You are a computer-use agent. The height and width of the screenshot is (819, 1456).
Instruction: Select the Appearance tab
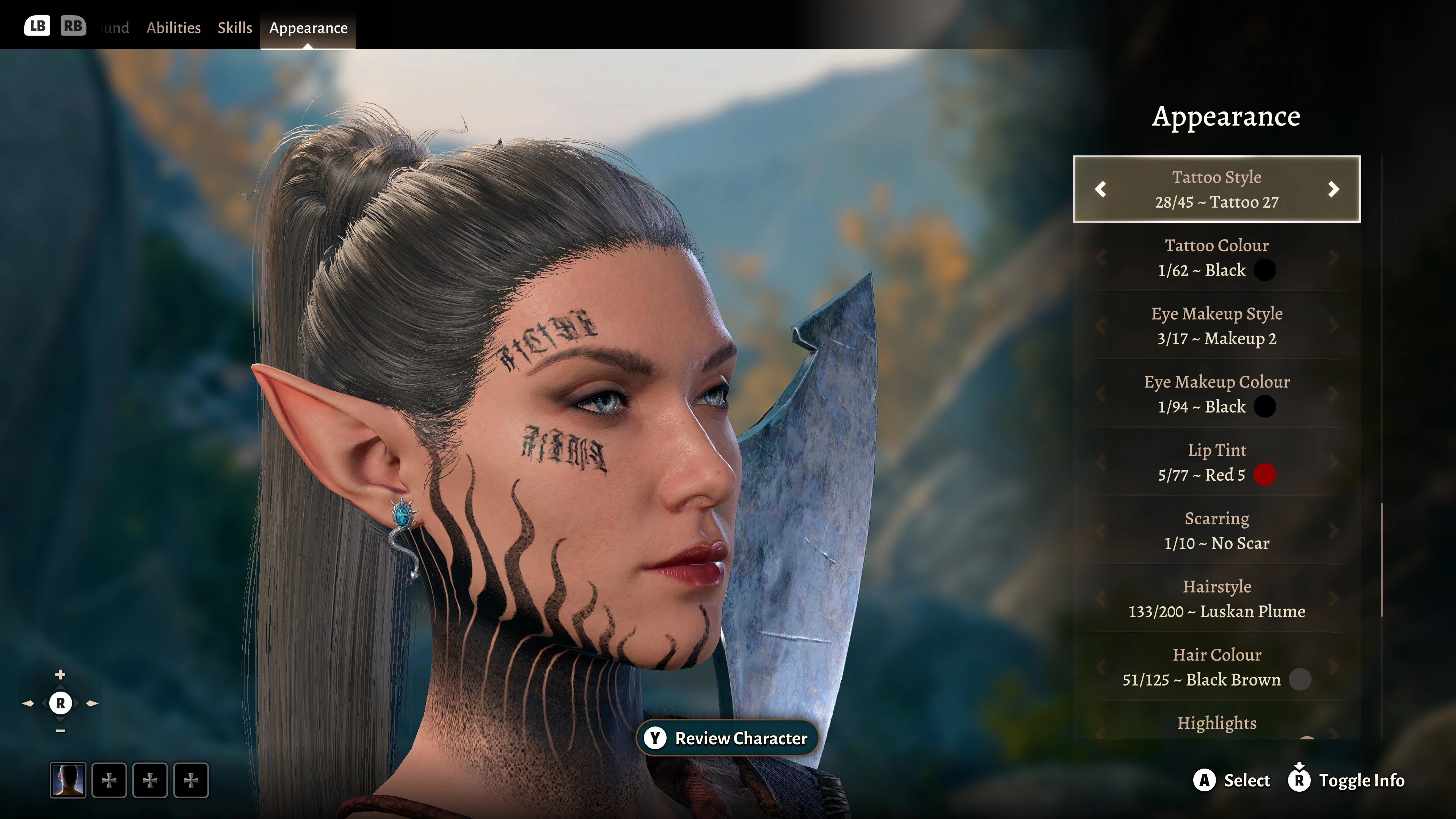pos(308,28)
